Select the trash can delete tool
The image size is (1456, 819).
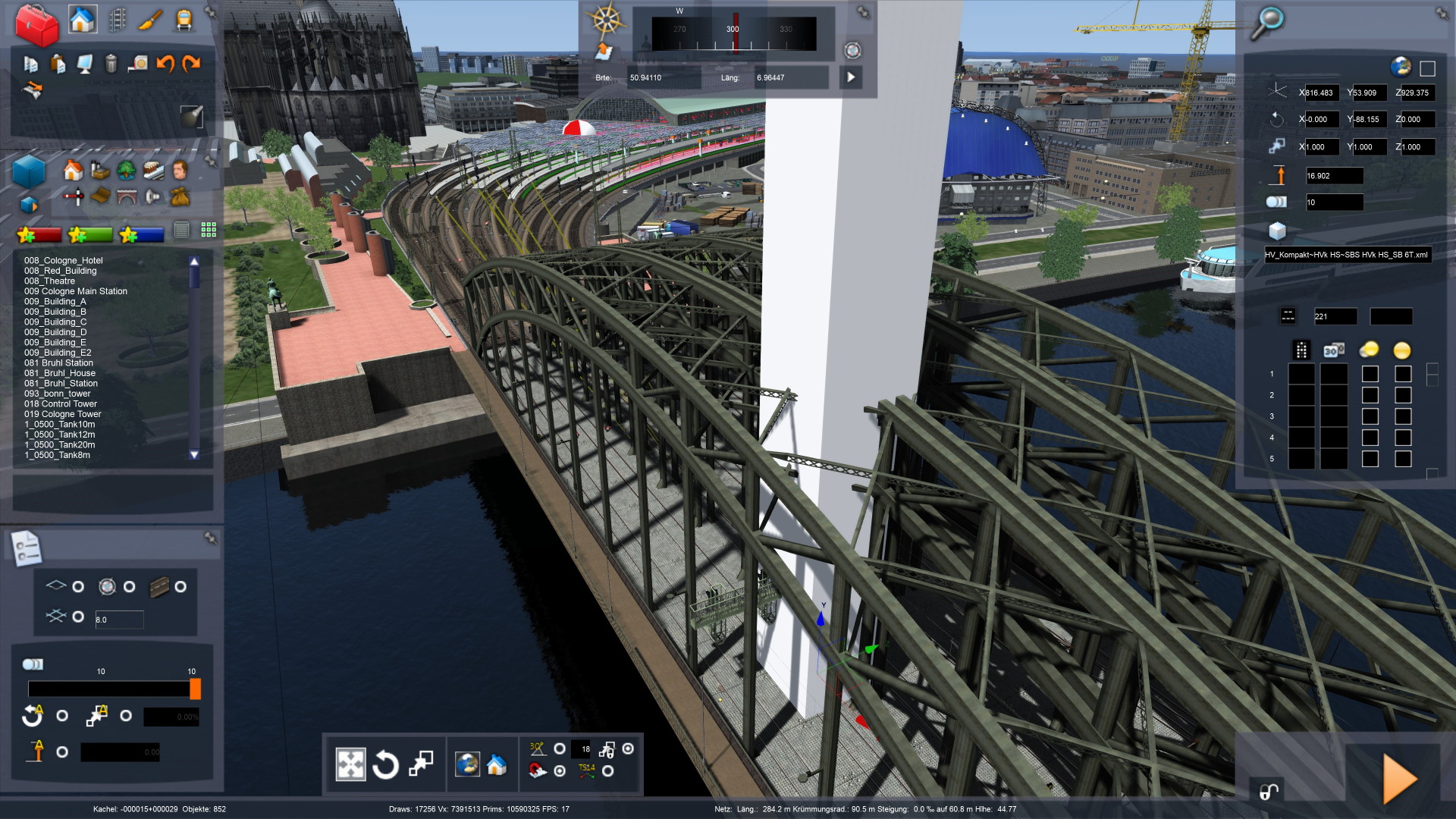tap(111, 64)
